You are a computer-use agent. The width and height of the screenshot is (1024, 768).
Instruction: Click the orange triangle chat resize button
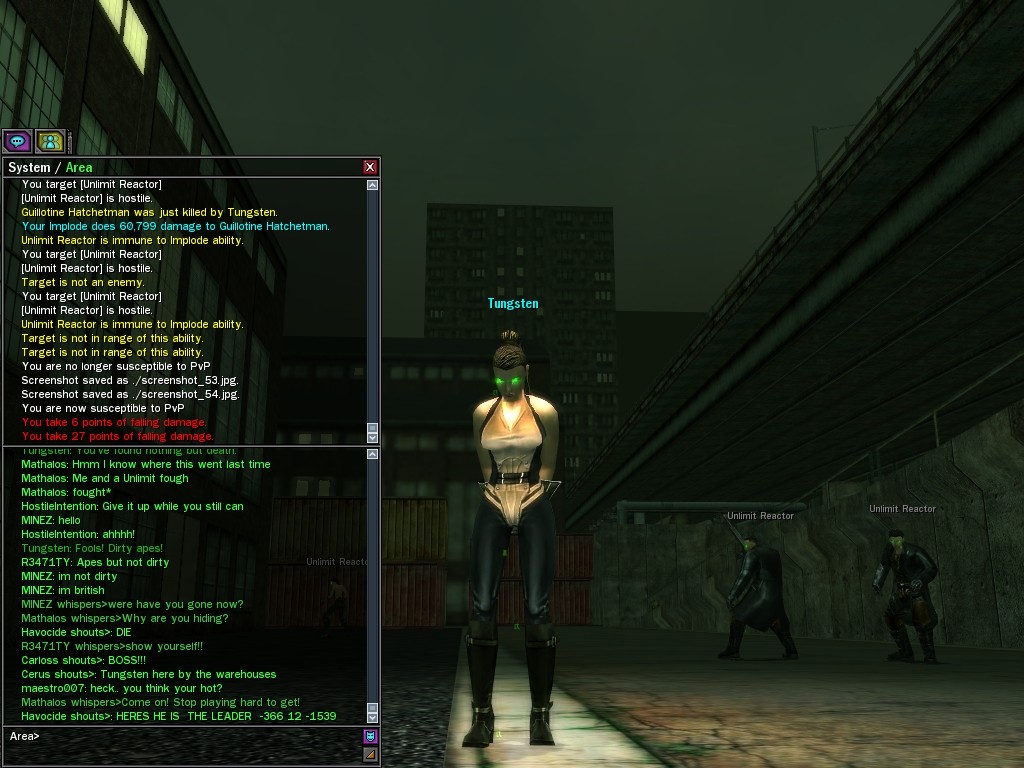(370, 754)
